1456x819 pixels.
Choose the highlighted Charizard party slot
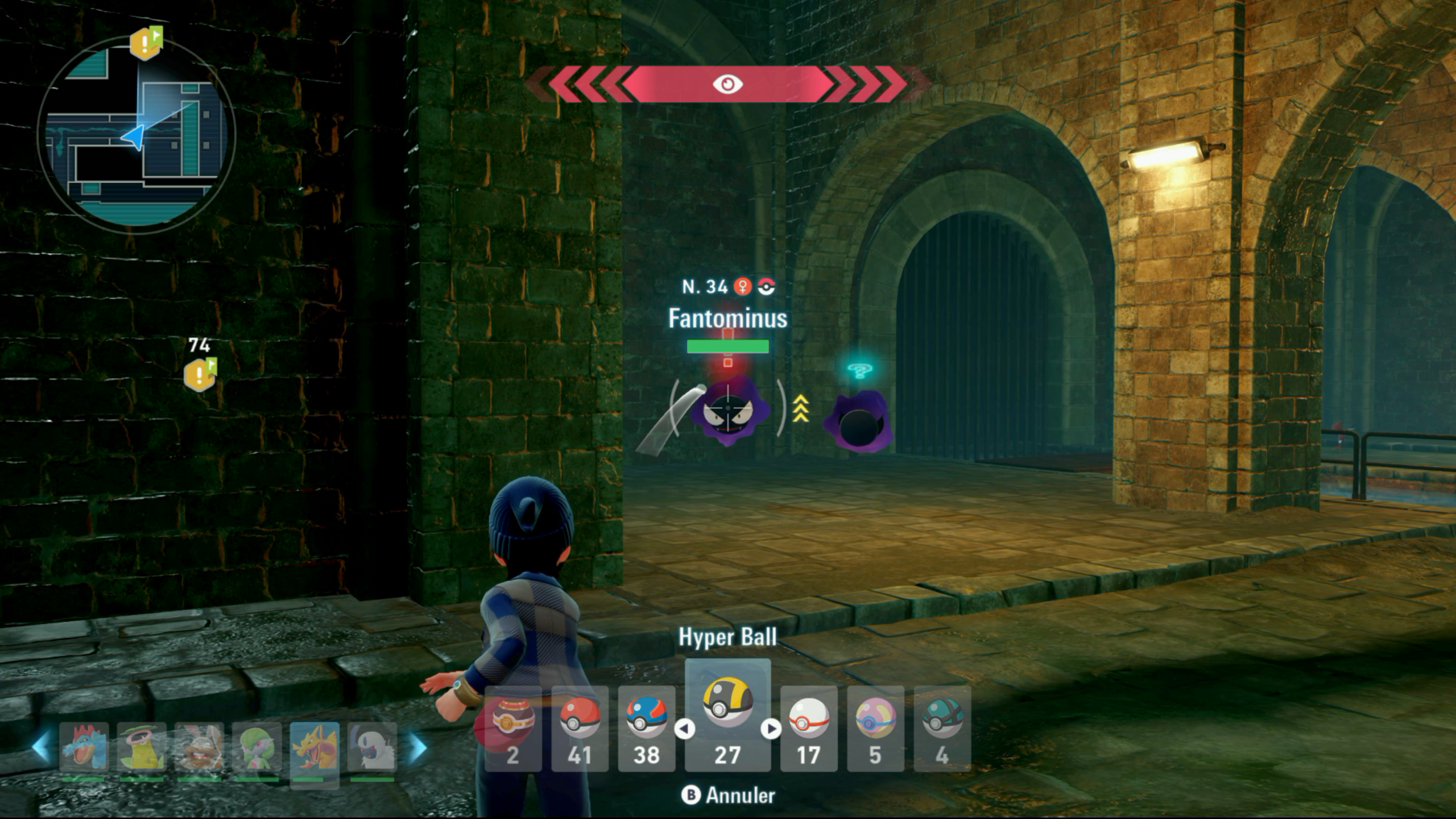tap(315, 747)
